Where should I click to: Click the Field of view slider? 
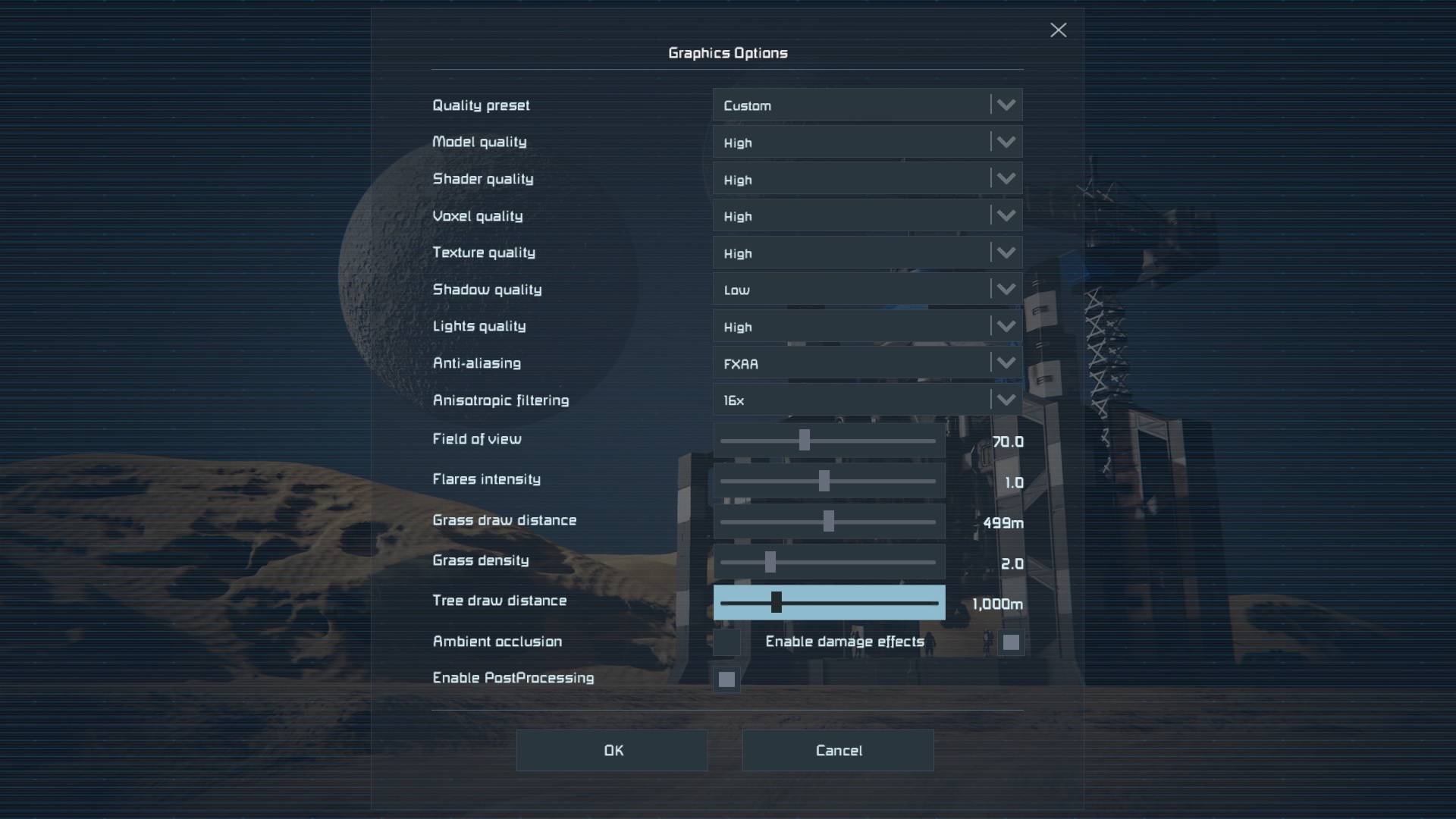(805, 441)
